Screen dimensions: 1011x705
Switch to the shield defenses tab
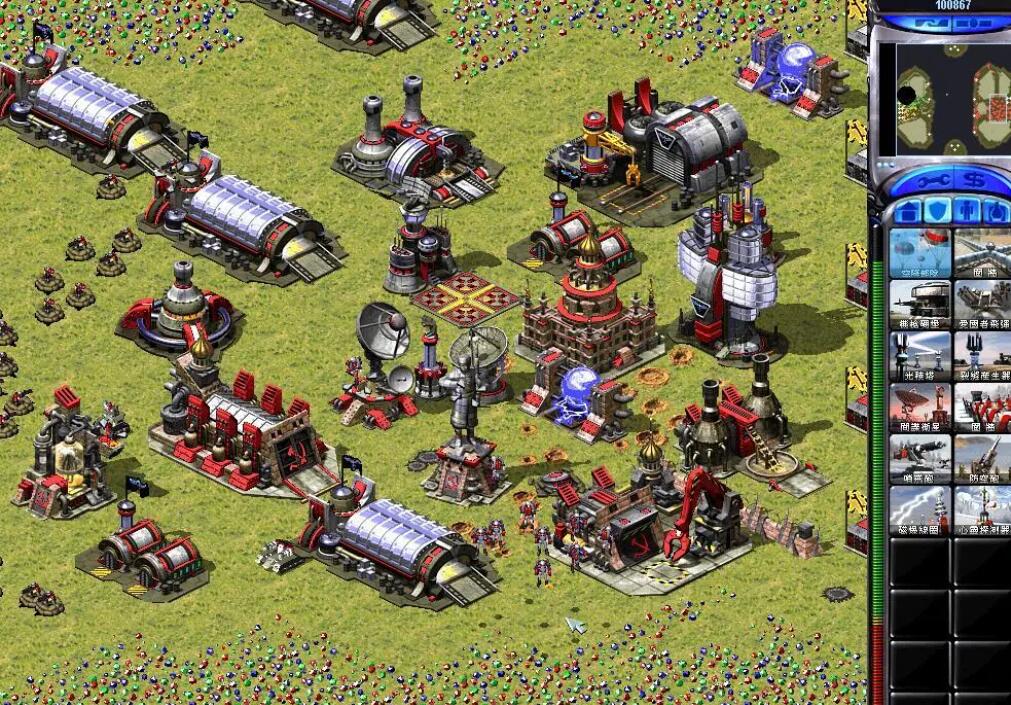937,211
